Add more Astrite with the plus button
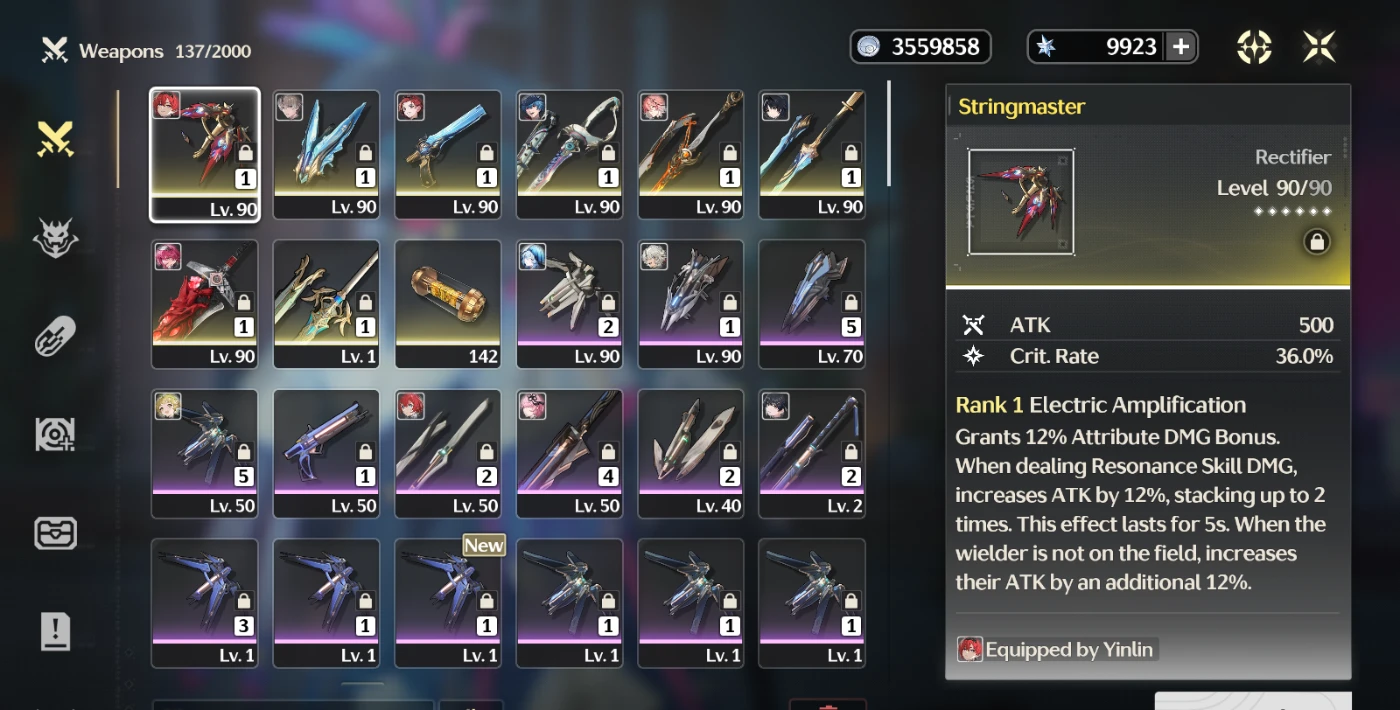This screenshot has width=1400, height=710. click(1180, 47)
